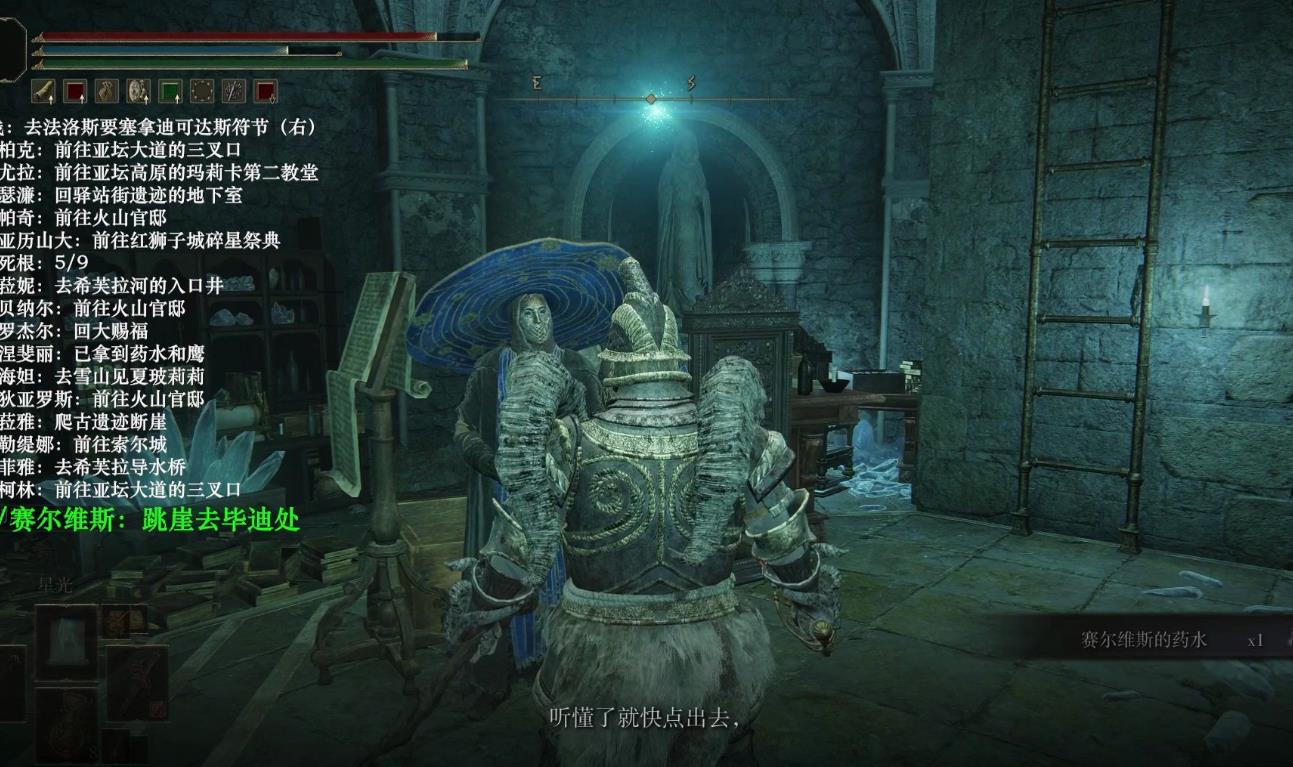Select the 死根: 5/9 tracker row
The width and height of the screenshot is (1293, 767).
coord(46,262)
